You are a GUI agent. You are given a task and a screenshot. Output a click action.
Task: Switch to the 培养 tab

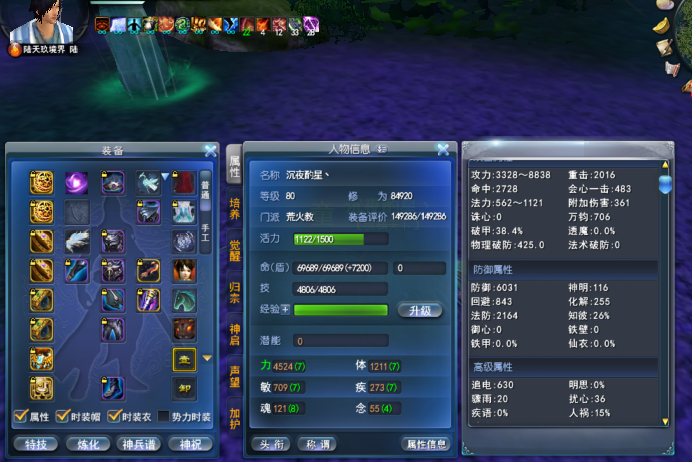point(234,209)
